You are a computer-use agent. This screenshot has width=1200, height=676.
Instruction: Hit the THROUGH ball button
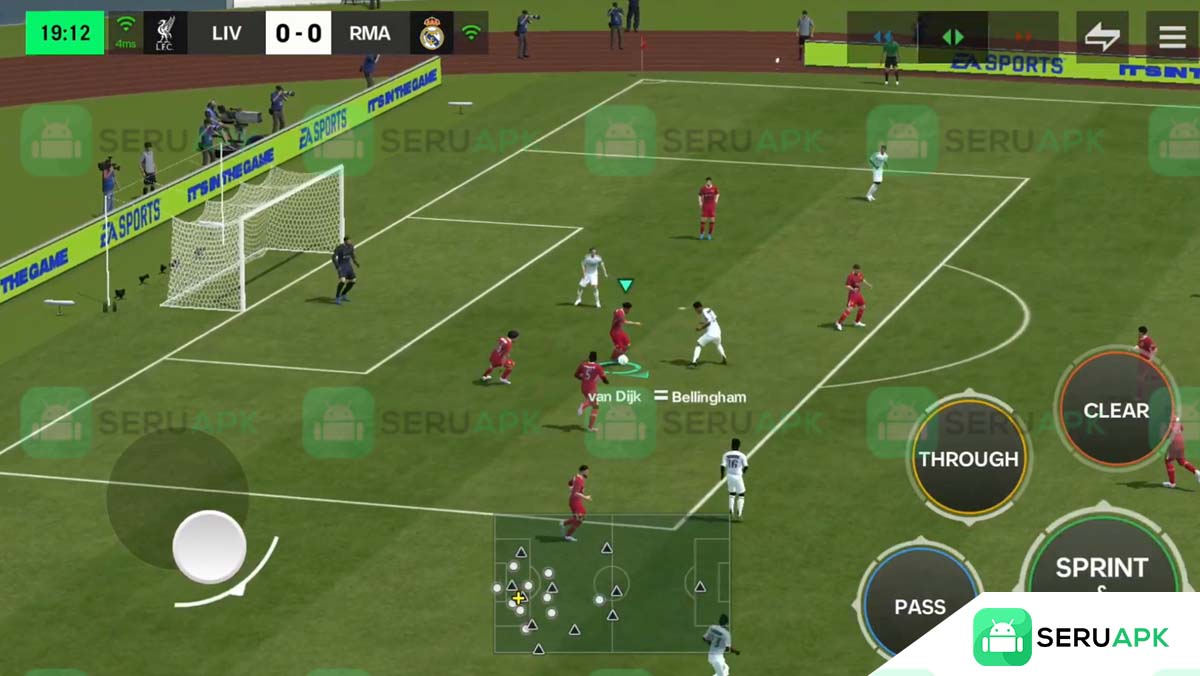pyautogui.click(x=968, y=459)
